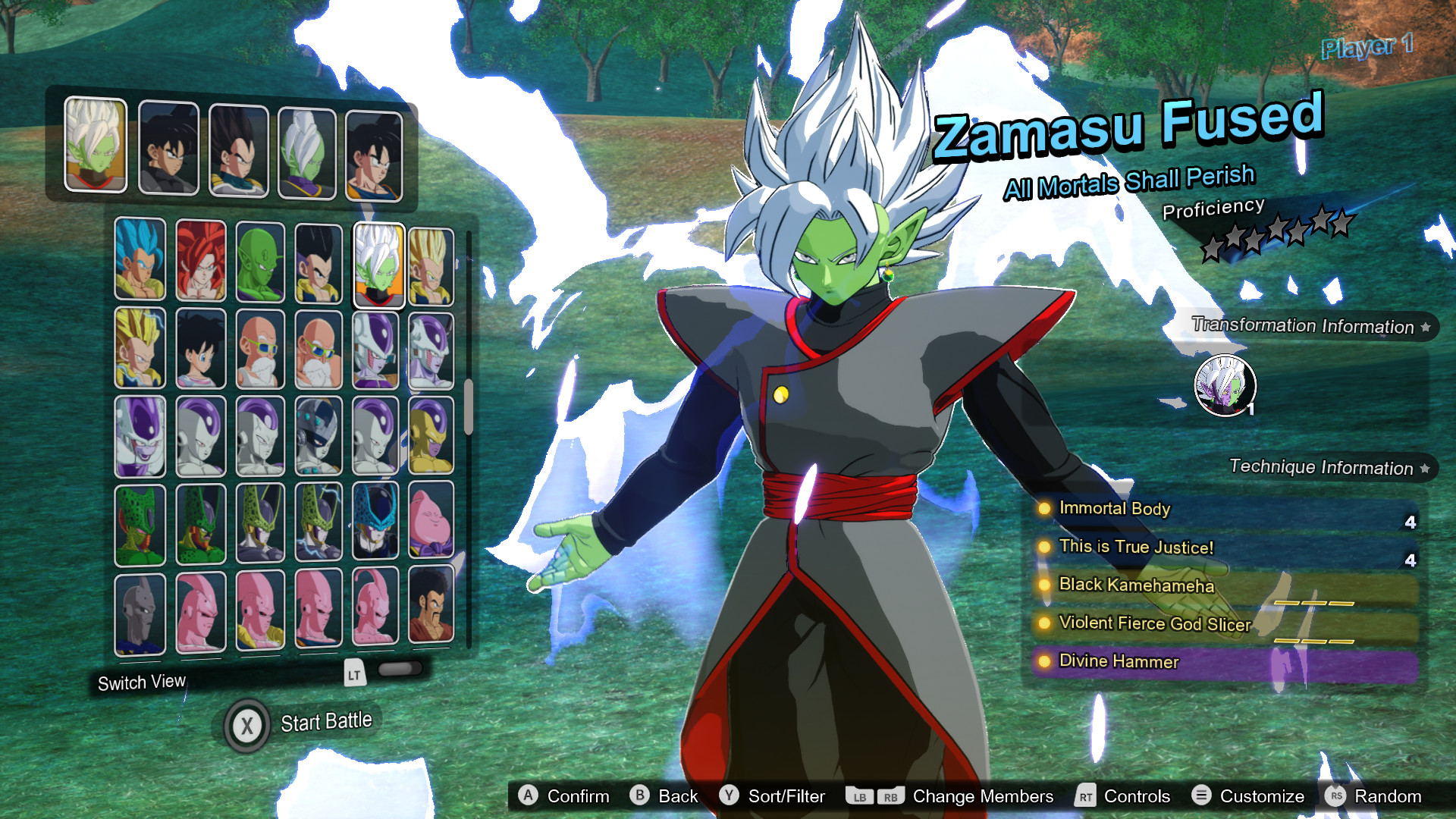
Task: Choose Mecha Frieza portrait
Action: click(318, 436)
